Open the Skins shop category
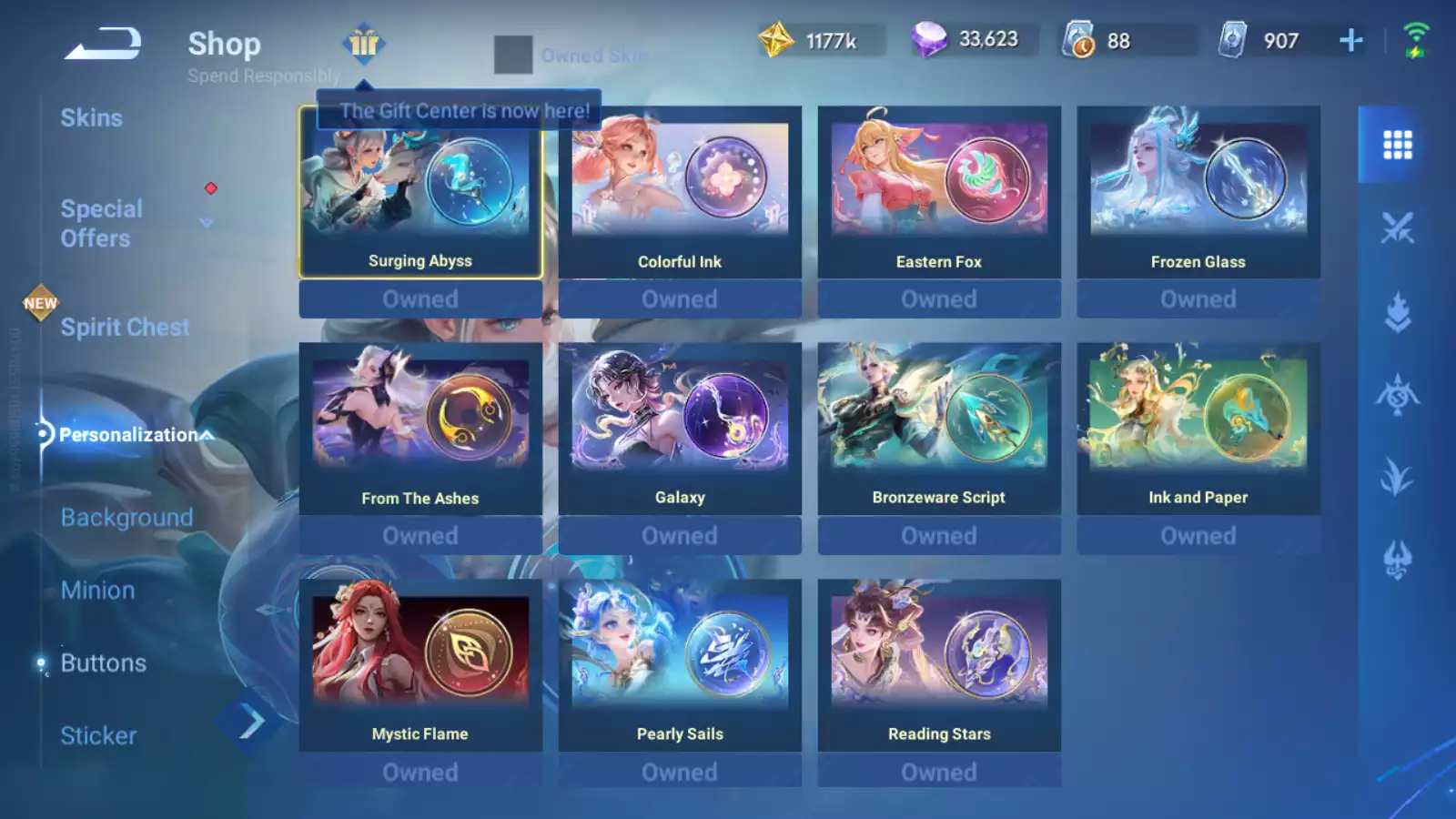 click(91, 118)
